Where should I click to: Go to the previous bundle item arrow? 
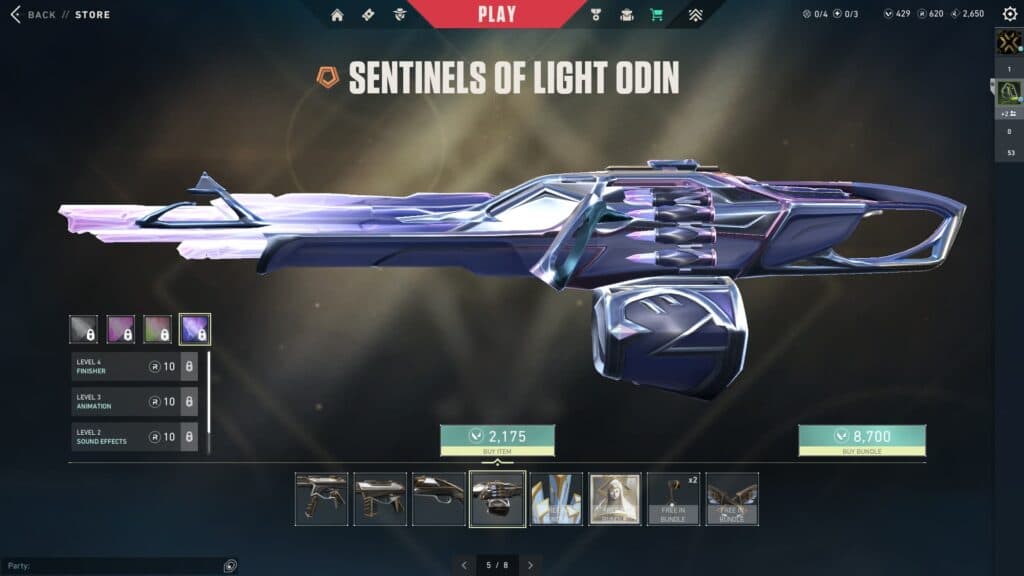point(463,565)
